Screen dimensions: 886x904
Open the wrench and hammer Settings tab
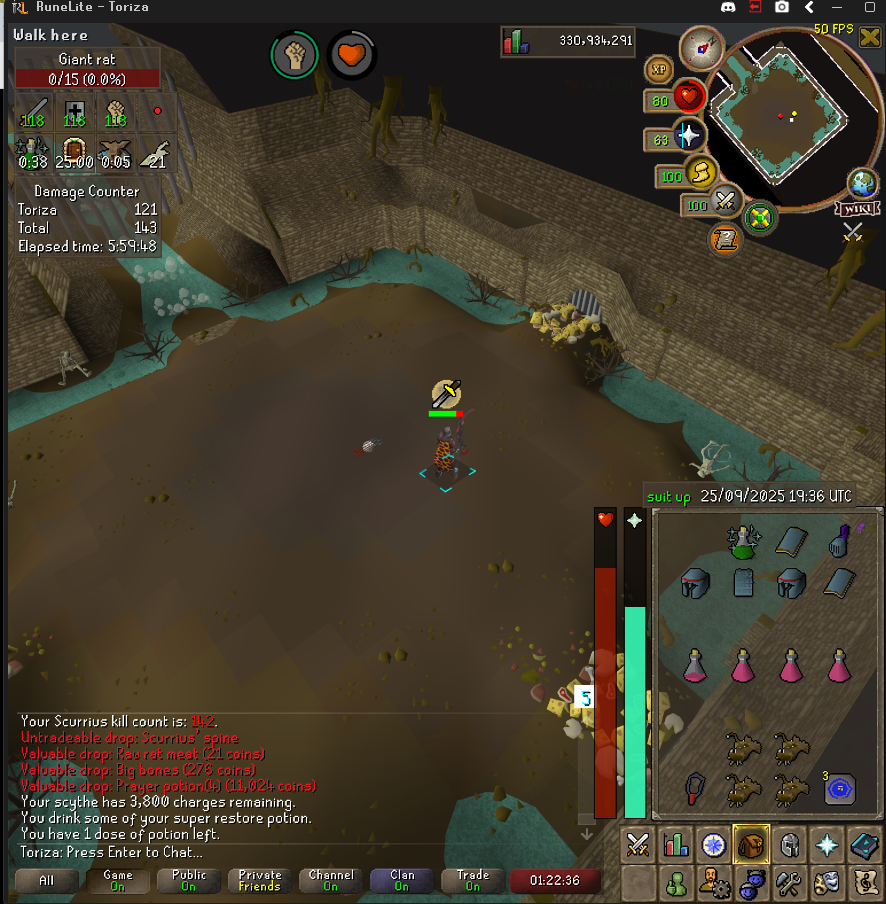tap(790, 884)
